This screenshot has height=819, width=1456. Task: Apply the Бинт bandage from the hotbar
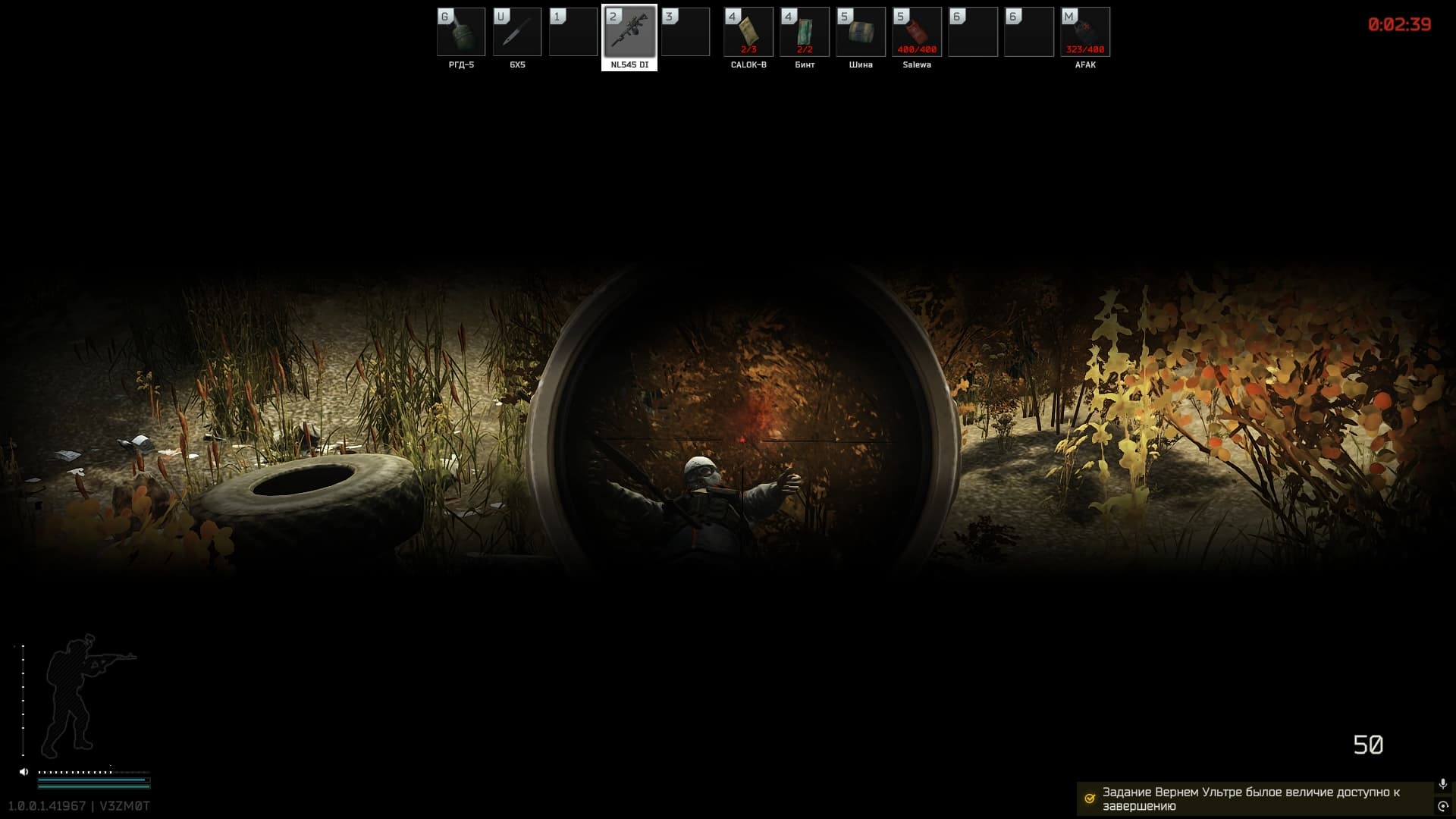(804, 32)
